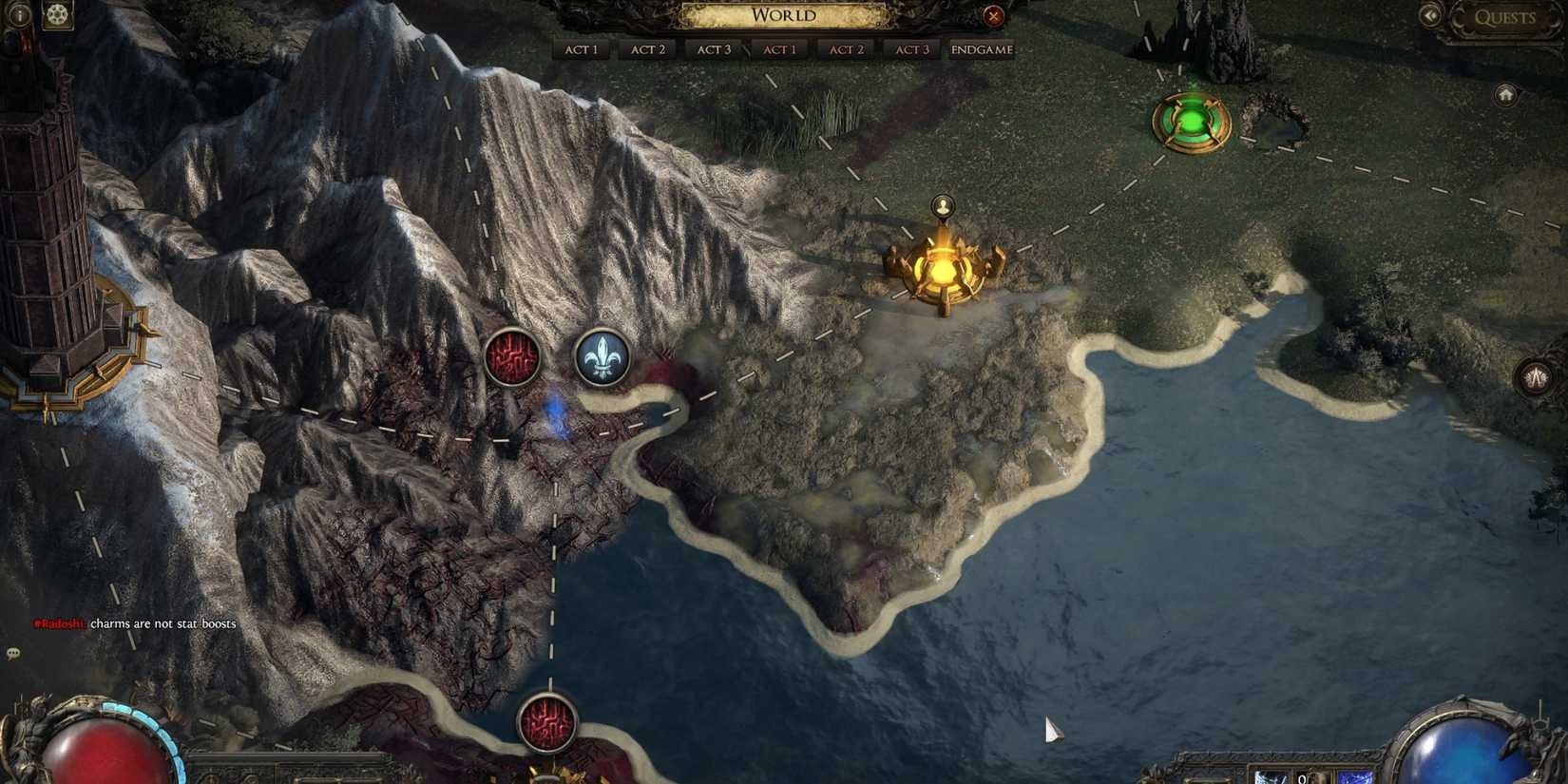The height and width of the screenshot is (784, 1568).
Task: Click the info icon in the top-left corner
Action: click(x=19, y=14)
